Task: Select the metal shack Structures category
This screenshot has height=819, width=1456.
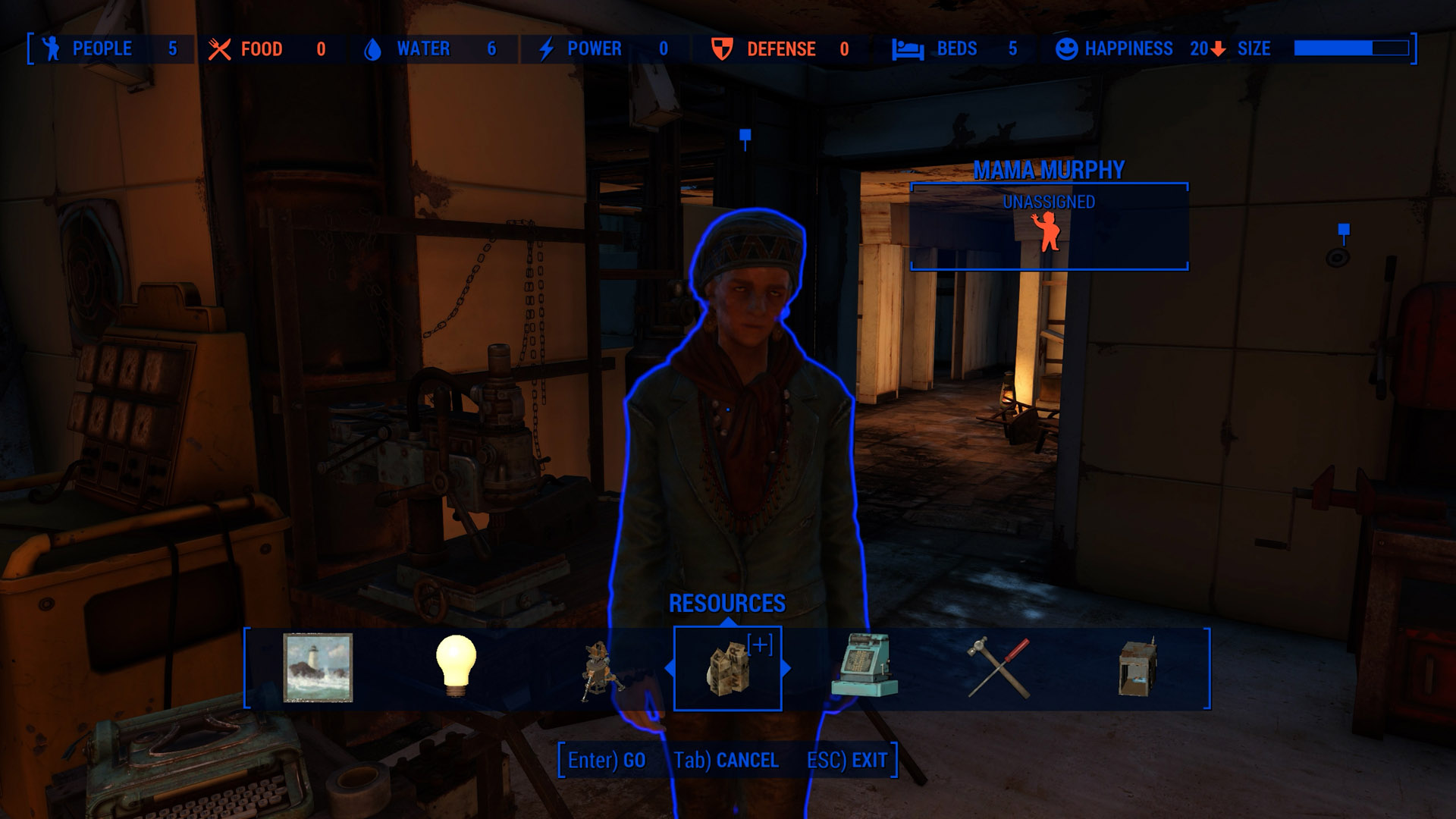Action: pyautogui.click(x=1137, y=667)
